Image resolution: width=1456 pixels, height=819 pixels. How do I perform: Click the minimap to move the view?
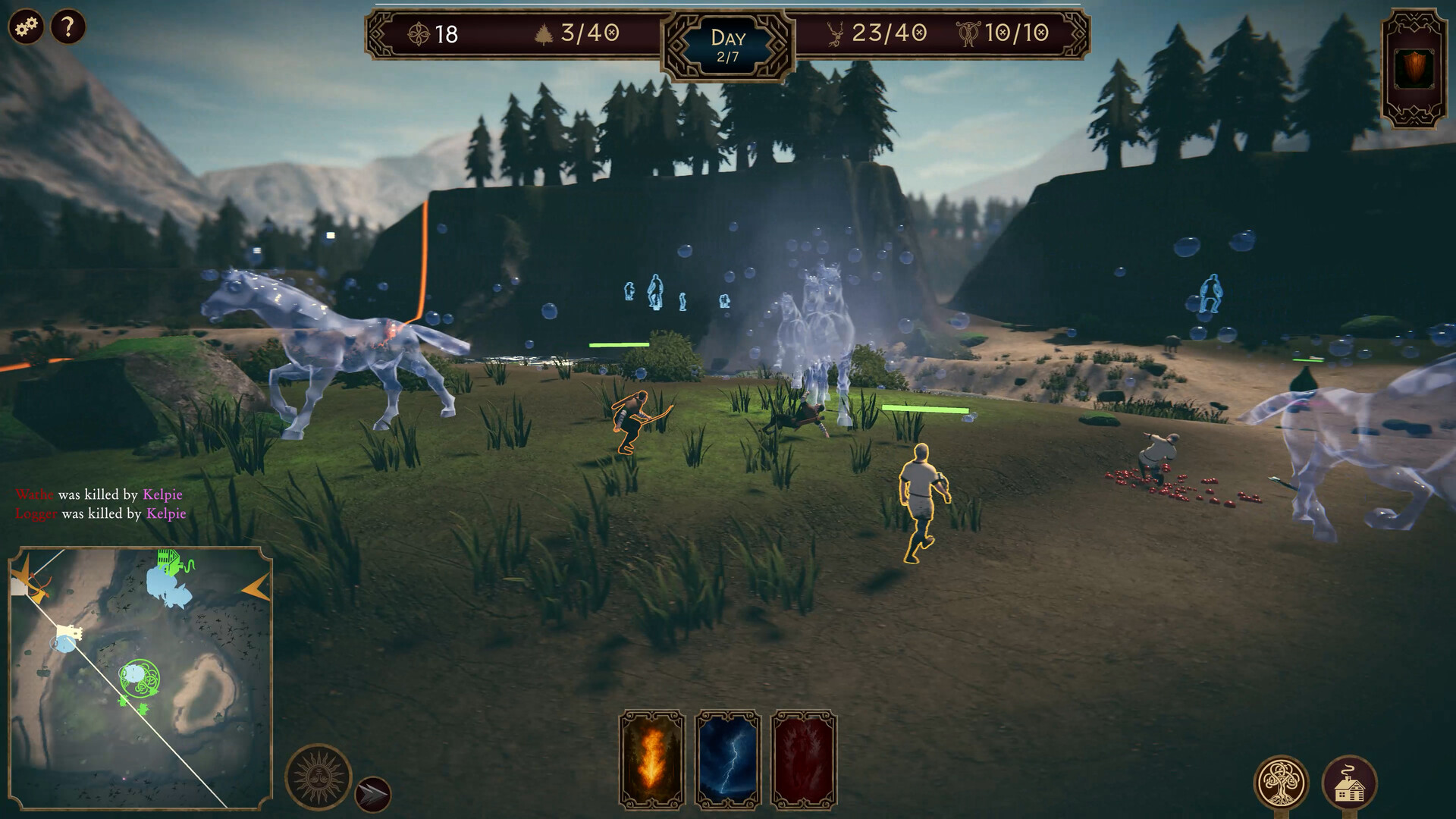click(140, 677)
